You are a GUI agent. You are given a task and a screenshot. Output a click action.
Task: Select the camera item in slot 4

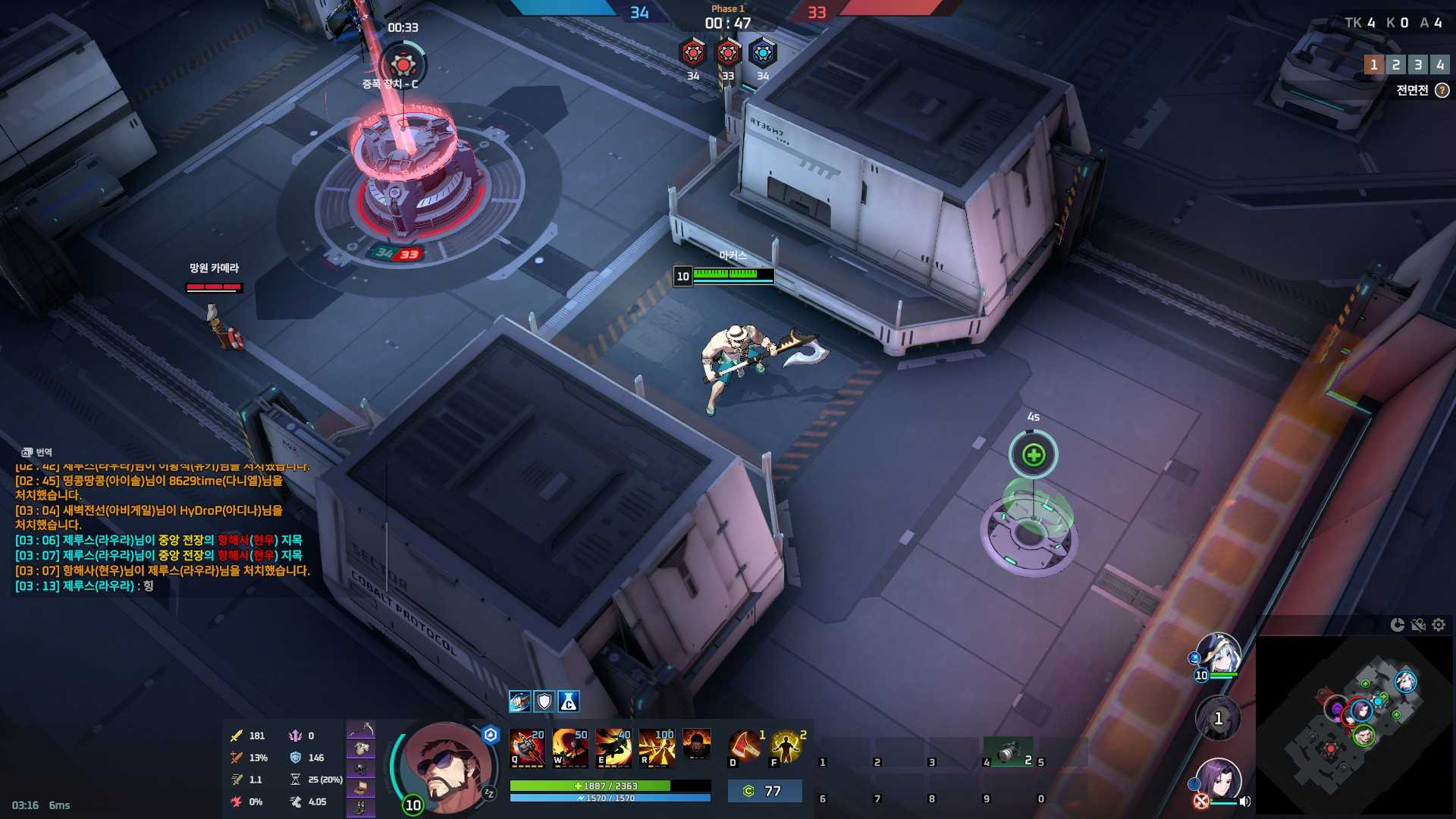(x=1008, y=752)
